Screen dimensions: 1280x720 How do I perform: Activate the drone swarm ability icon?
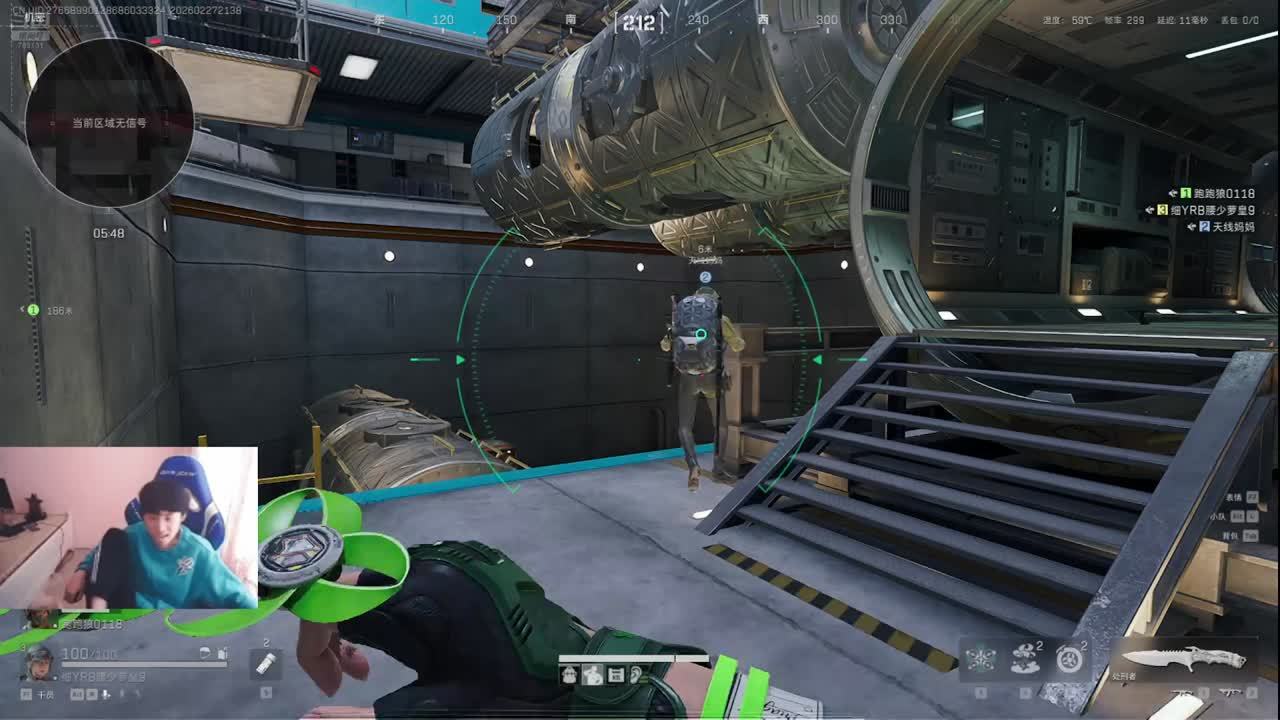point(979,659)
